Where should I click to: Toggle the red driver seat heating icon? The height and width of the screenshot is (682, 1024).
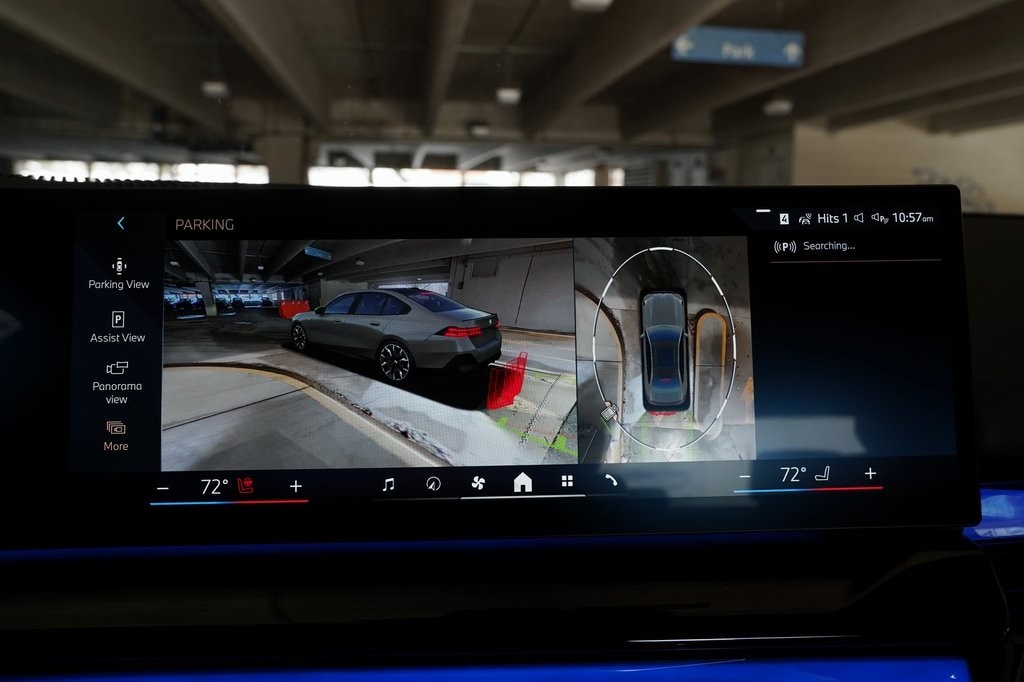pyautogui.click(x=245, y=486)
